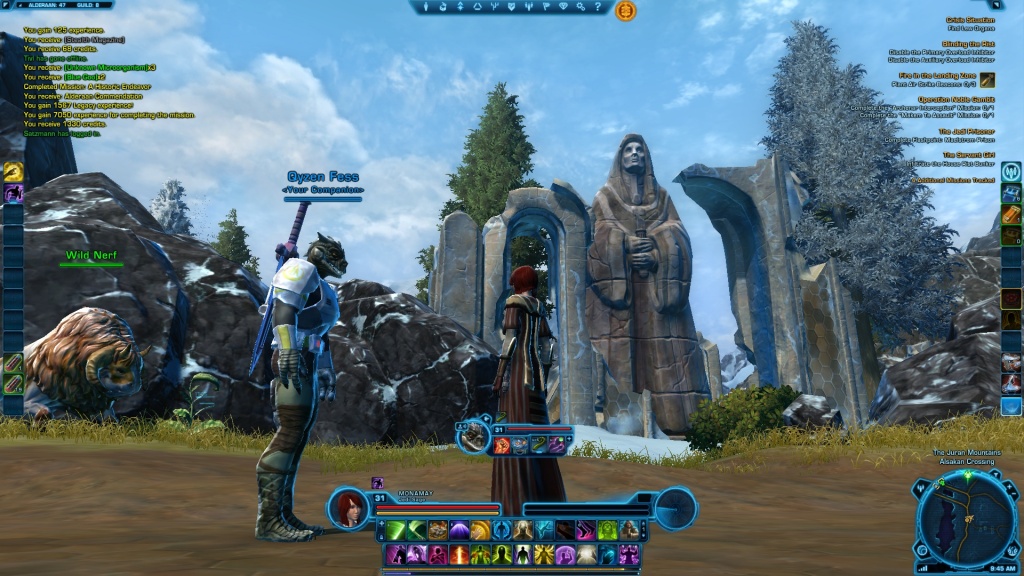
Task: Select The Jedi Prisoner mission entry
Action: (965, 131)
